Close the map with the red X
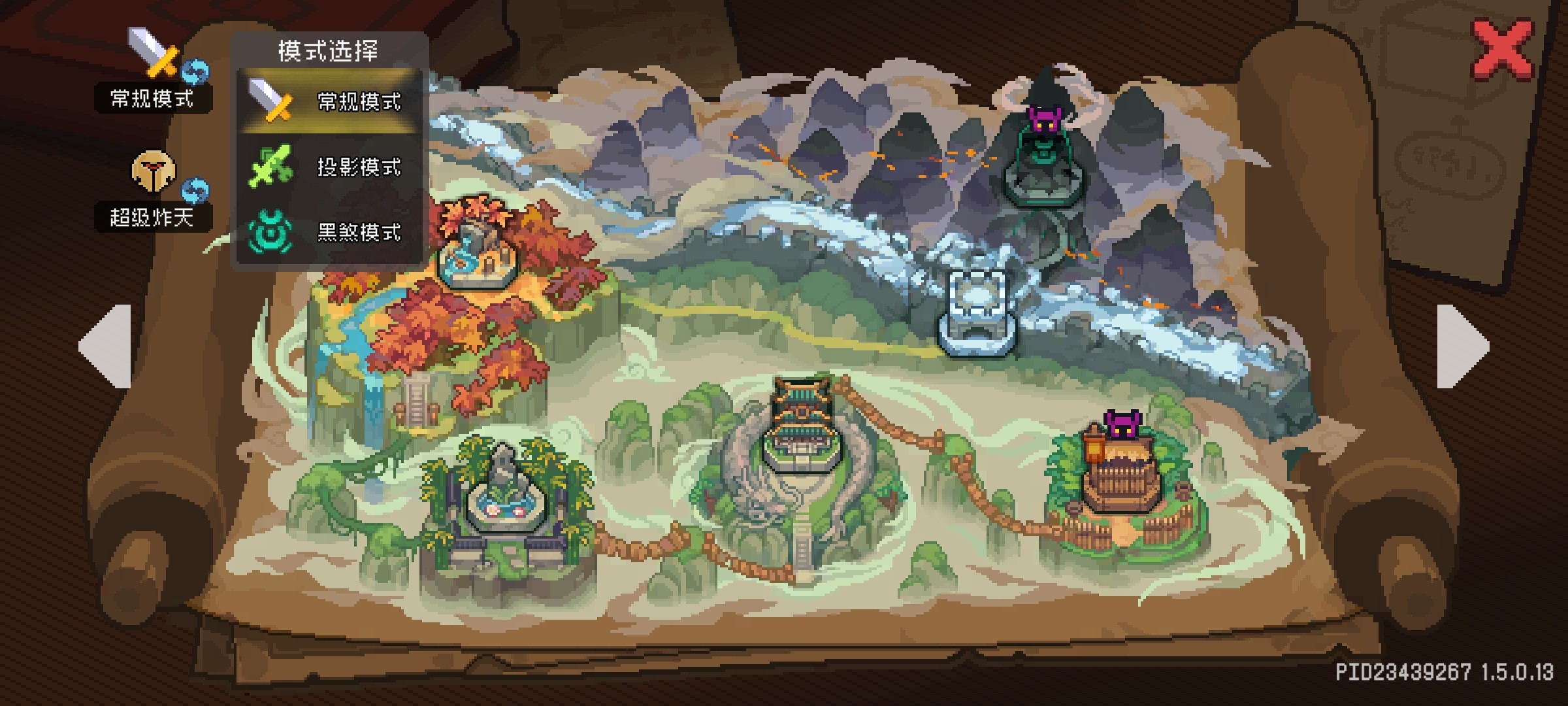The width and height of the screenshot is (1568, 706). 1502,50
